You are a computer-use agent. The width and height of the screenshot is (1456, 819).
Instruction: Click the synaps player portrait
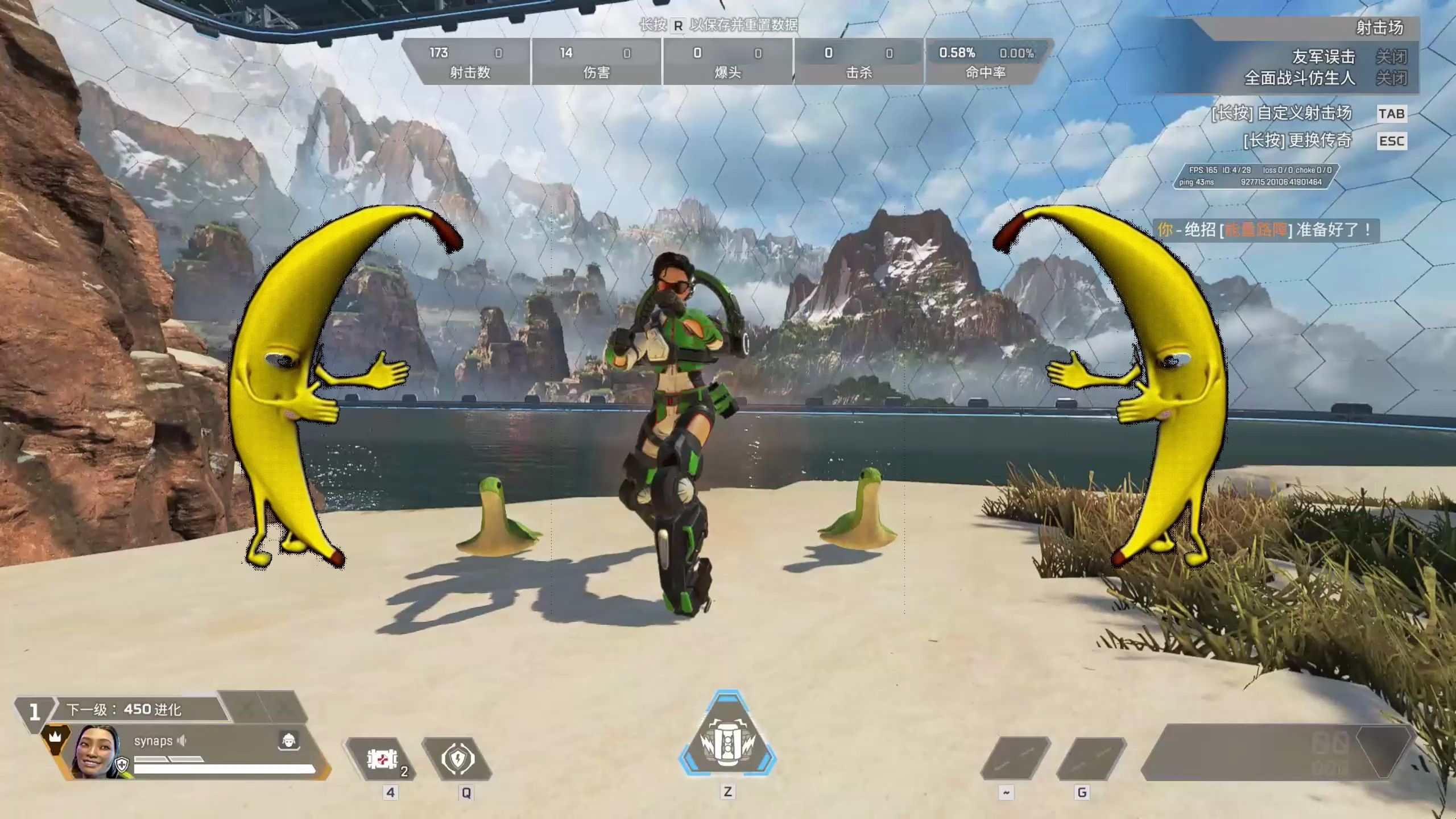tap(97, 752)
